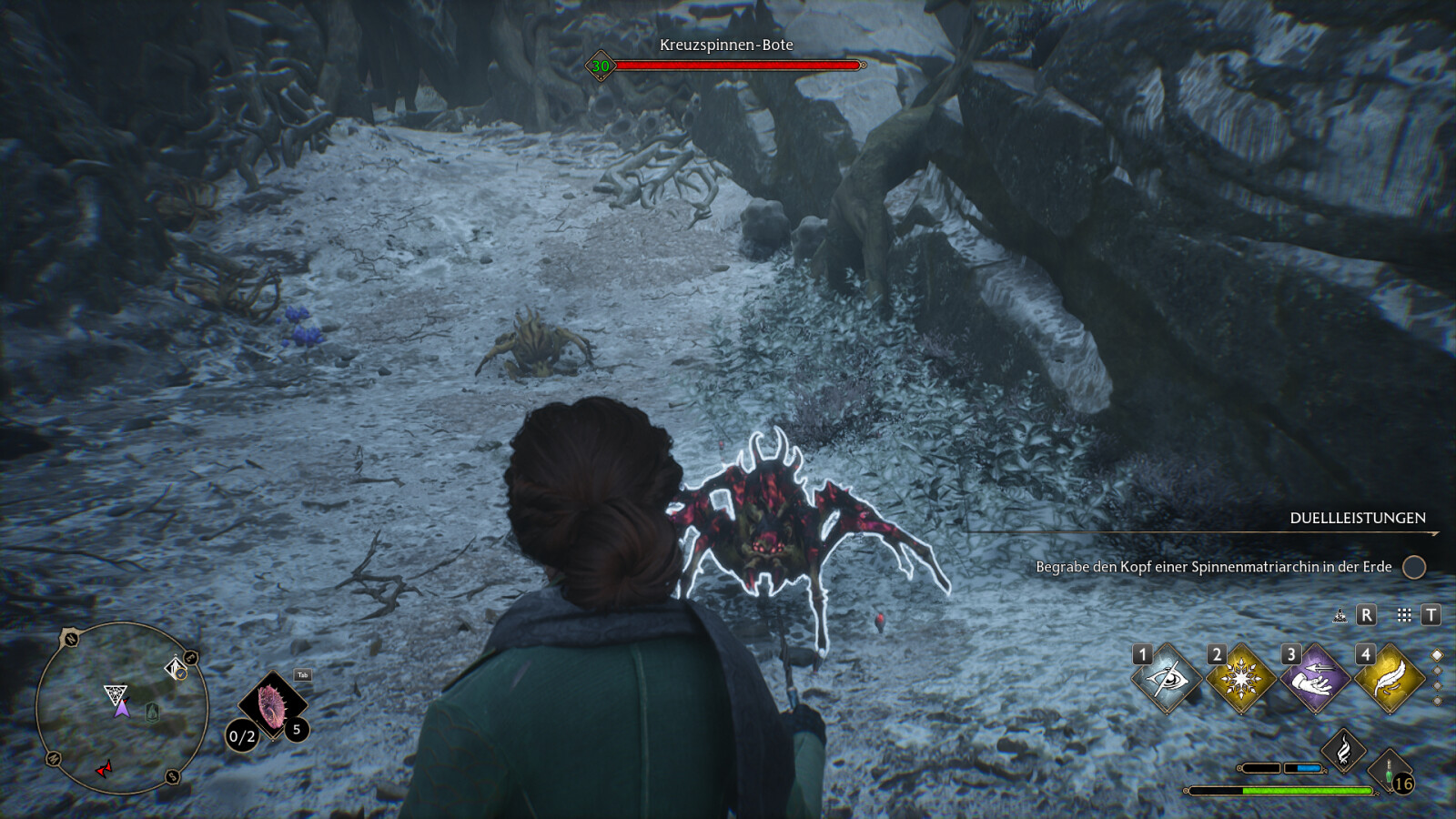This screenshot has height=819, width=1456.
Task: Click the faded green flame marker on minimap
Action: point(153,712)
